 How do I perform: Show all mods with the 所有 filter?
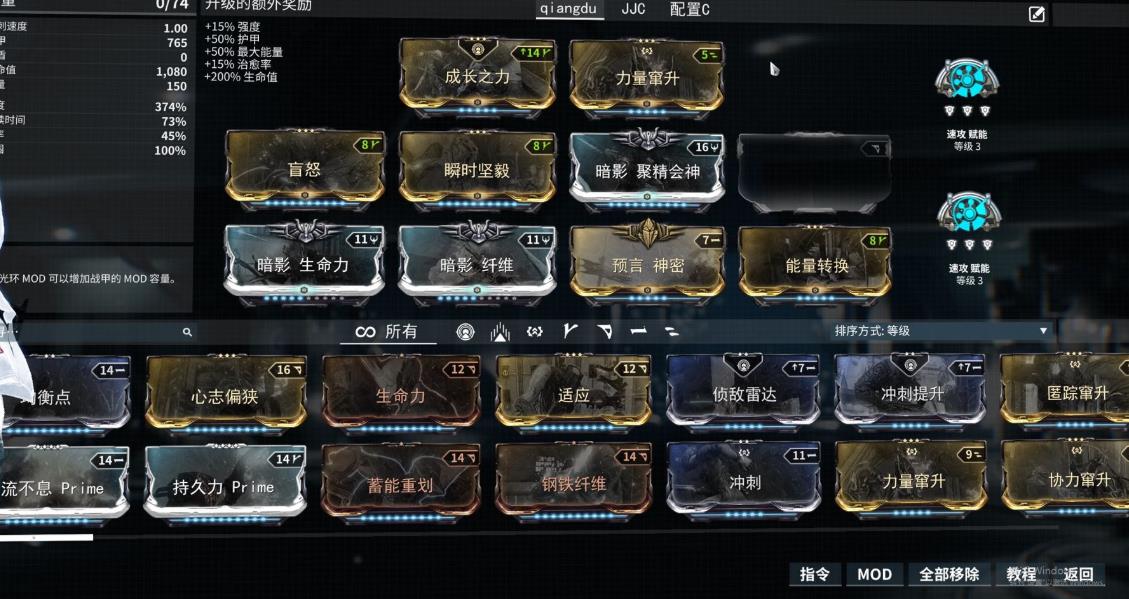click(x=388, y=332)
